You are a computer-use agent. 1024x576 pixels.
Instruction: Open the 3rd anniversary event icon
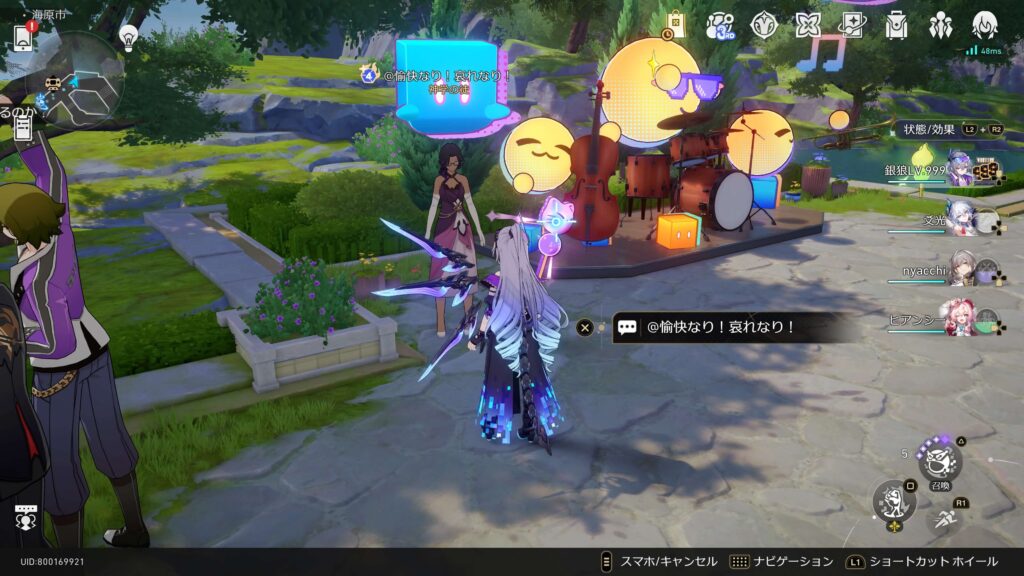[721, 26]
